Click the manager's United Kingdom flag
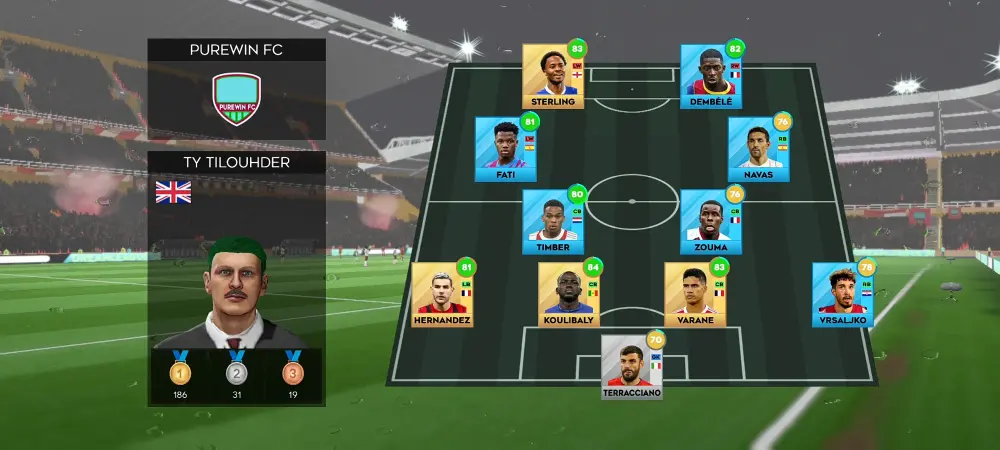The width and height of the screenshot is (1000, 450). coord(173,192)
